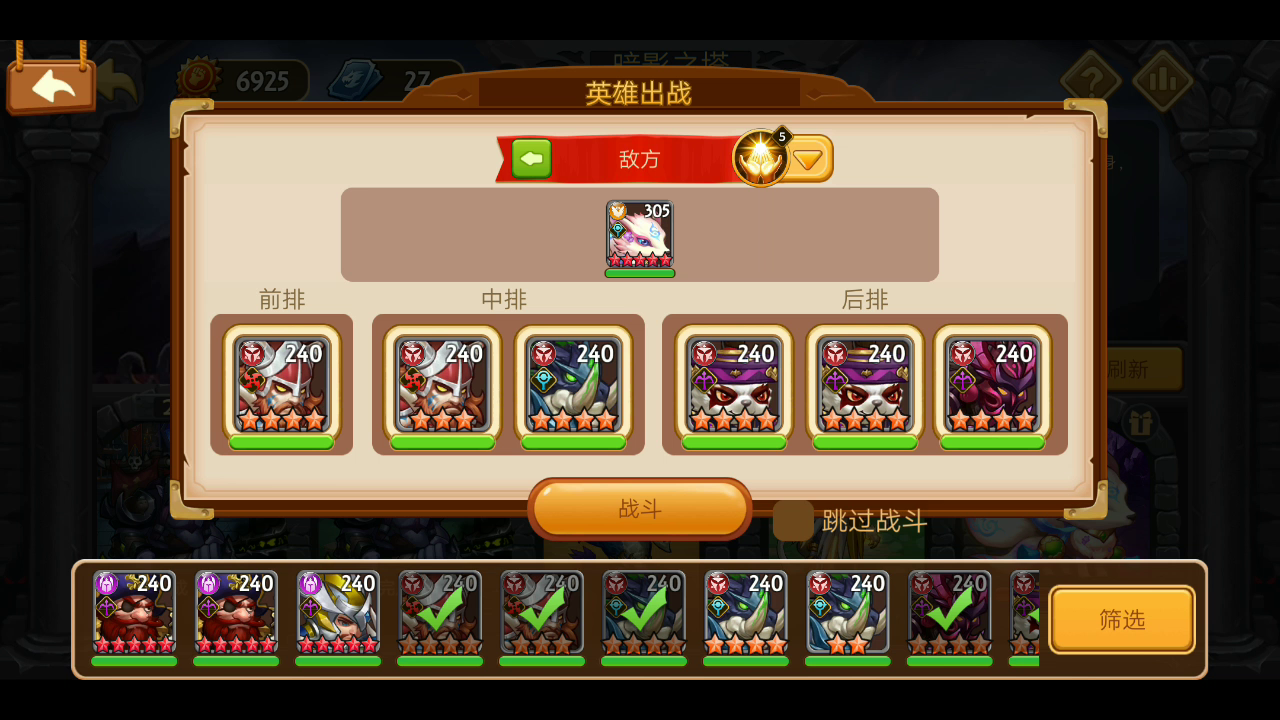Open the glowing blessing icon with badge 5
Screen dimensions: 1280x720
pos(760,157)
